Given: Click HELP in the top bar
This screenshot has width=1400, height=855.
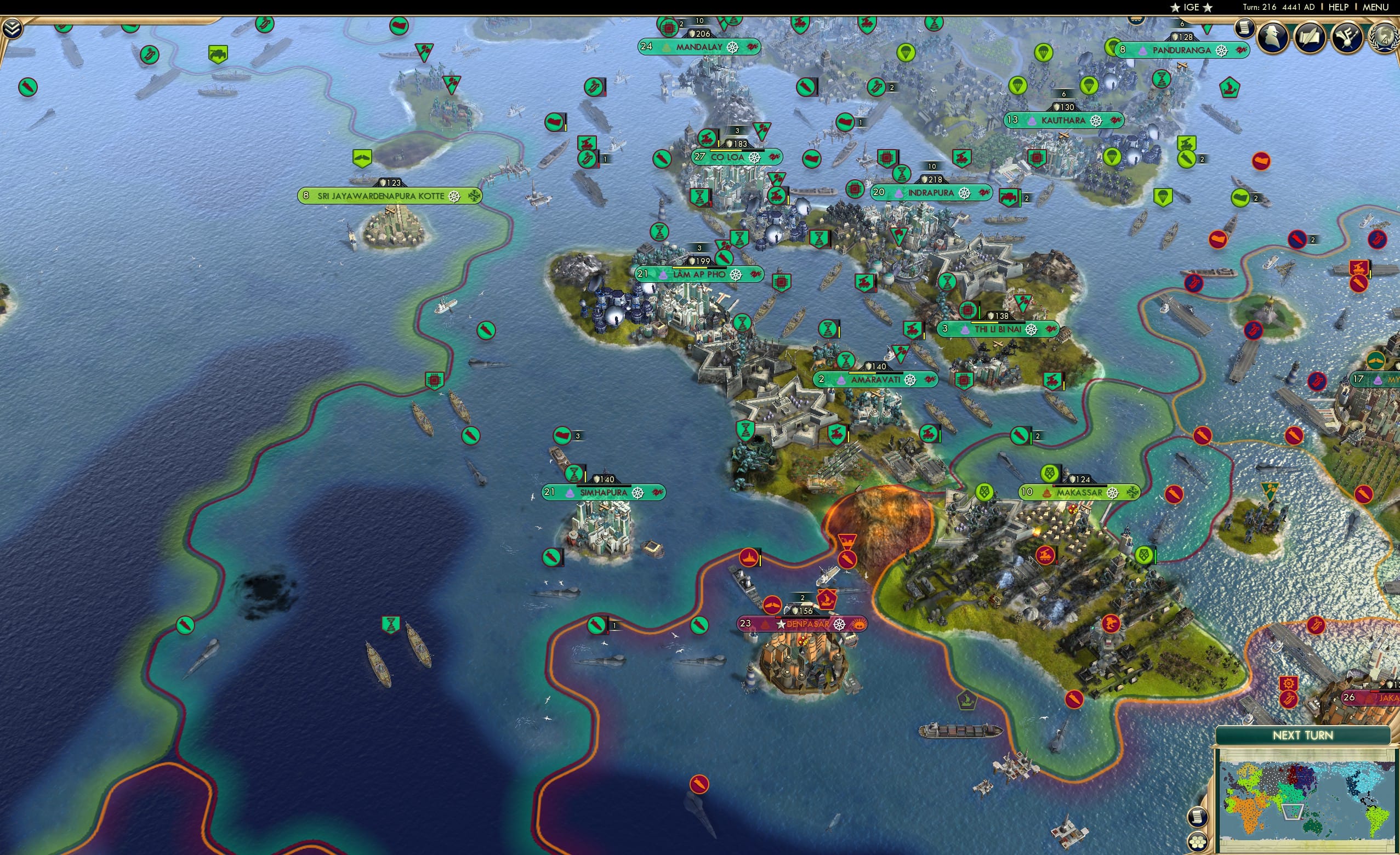Looking at the screenshot, I should [x=1339, y=7].
